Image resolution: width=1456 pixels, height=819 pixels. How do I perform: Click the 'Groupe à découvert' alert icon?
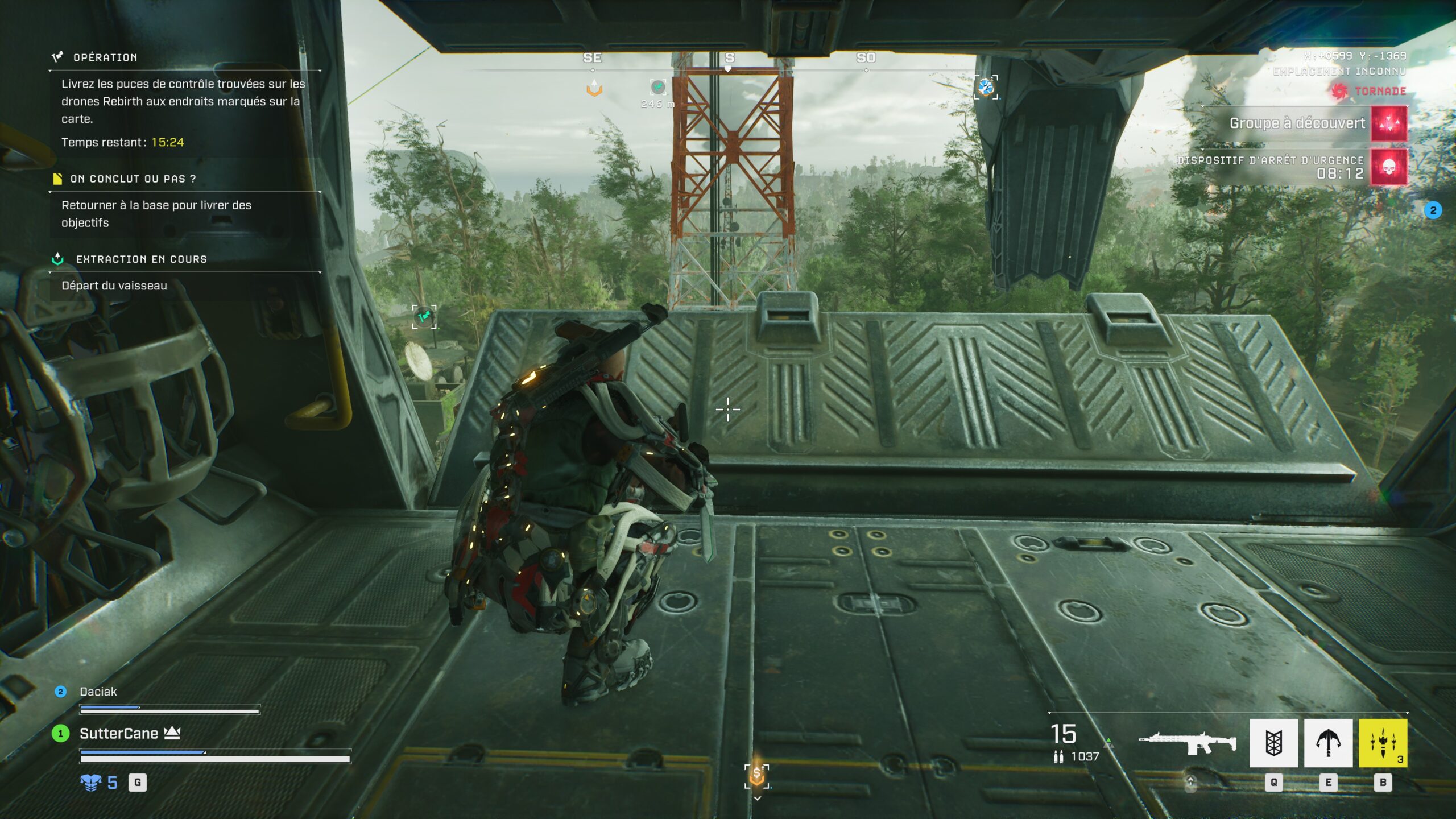(1389, 123)
